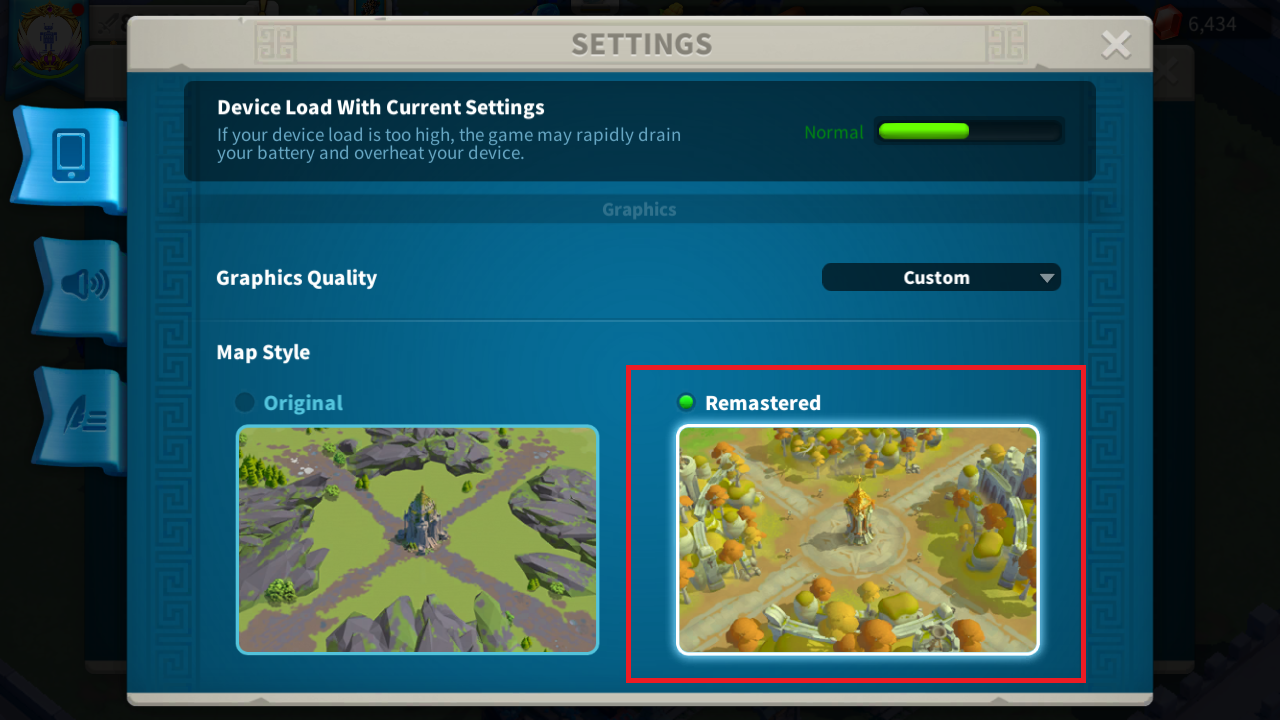Select the Original map style radio button
The image size is (1280, 720).
tap(243, 403)
